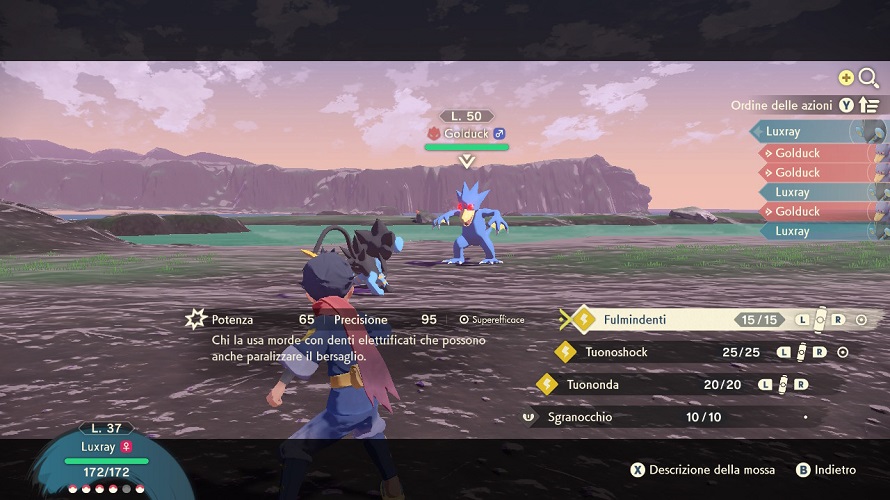Select the Sgranocchio move

(x=579, y=416)
